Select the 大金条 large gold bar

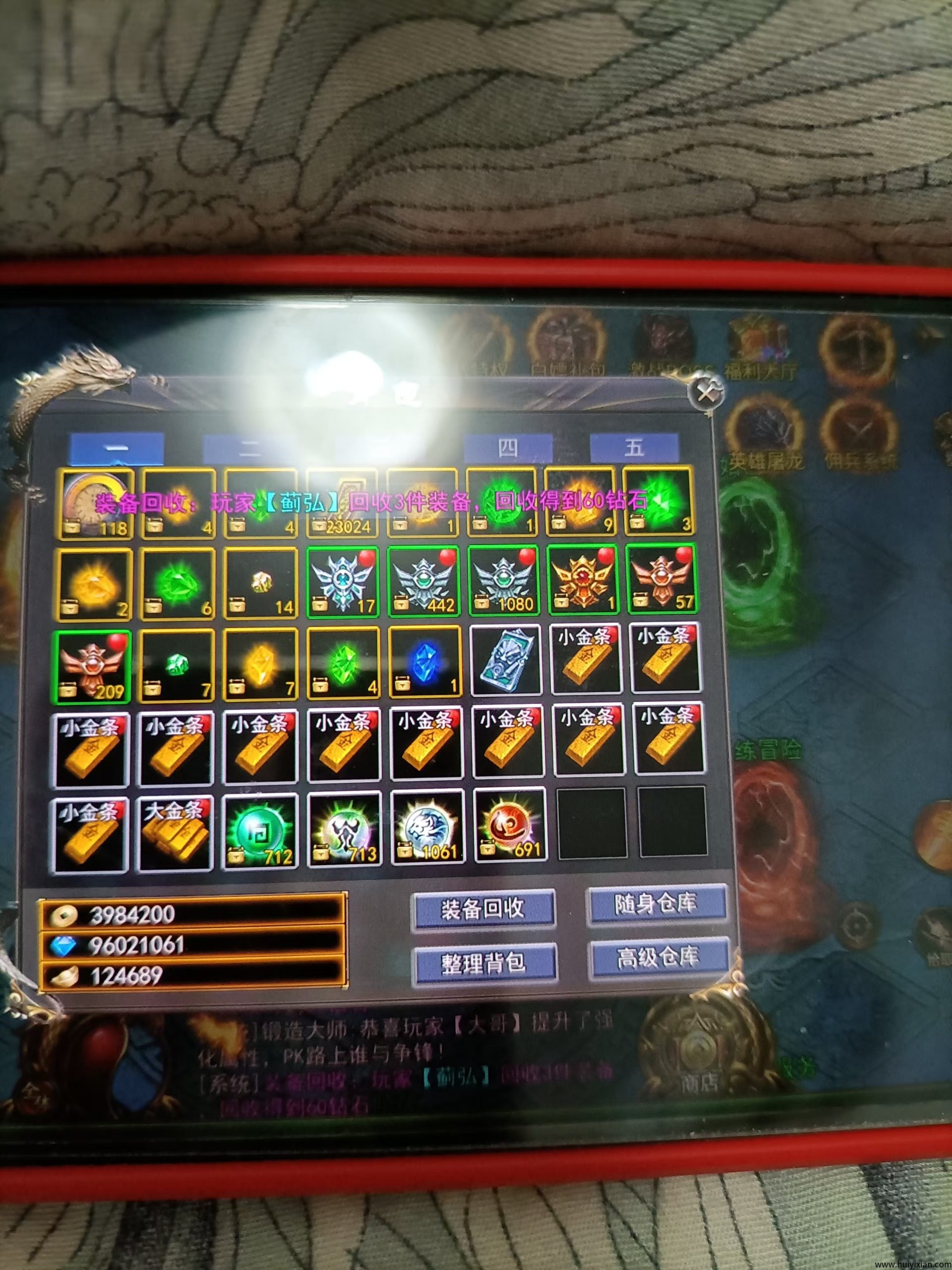pyautogui.click(x=175, y=833)
